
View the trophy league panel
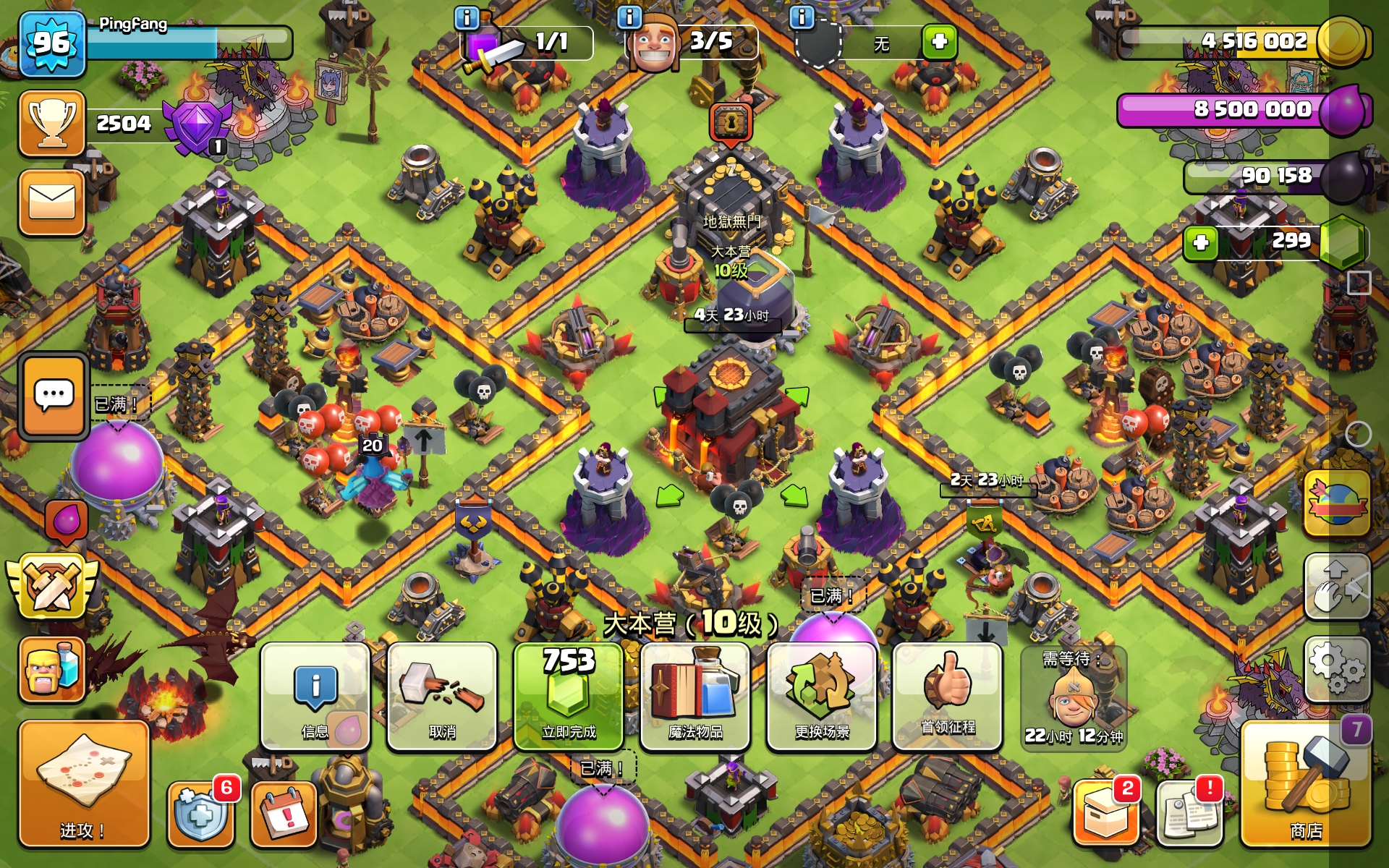click(52, 123)
